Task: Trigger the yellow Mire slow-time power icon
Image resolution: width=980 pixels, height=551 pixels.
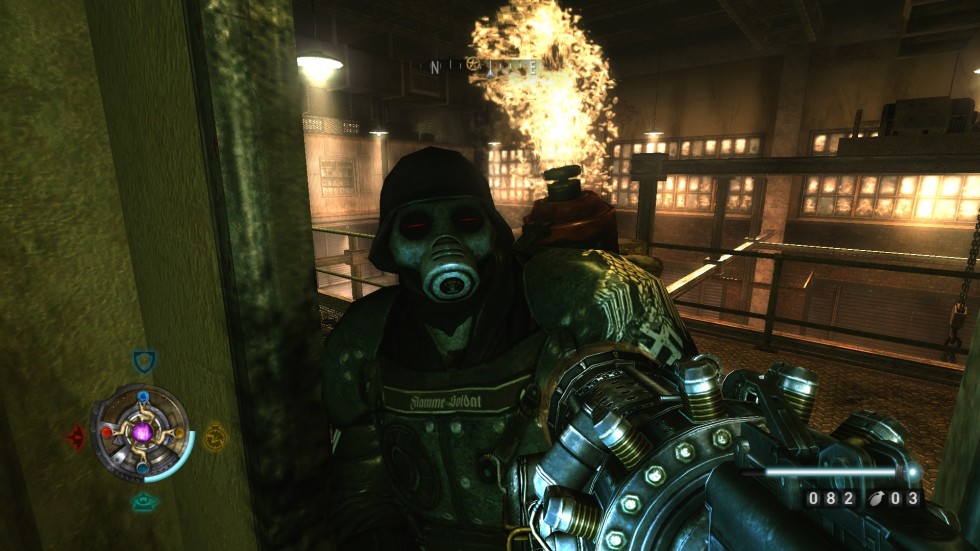Action: 215,436
